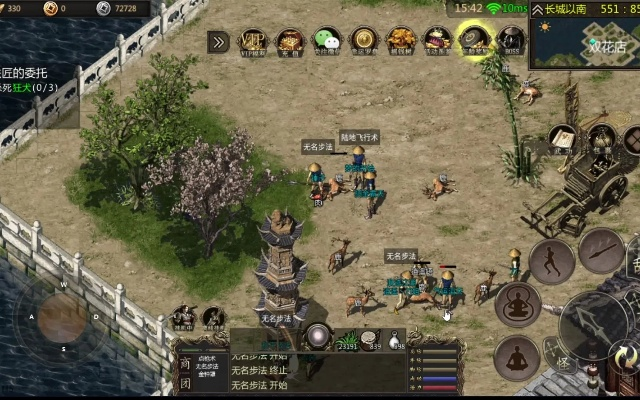Open the scroll icon beside the cart
This screenshot has height=400, width=640.
click(x=561, y=138)
